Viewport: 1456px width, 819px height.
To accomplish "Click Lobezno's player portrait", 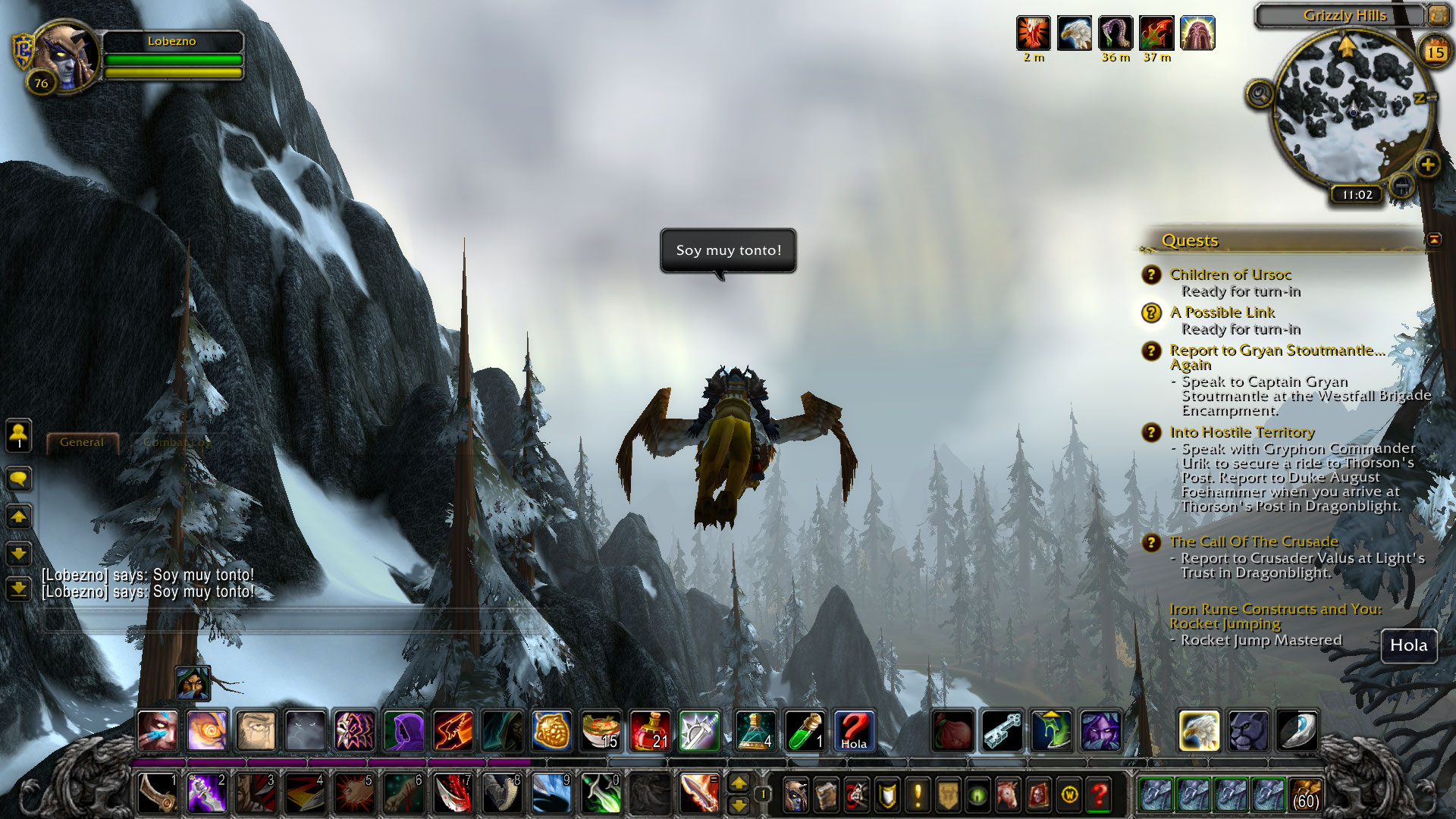I will coord(67,57).
